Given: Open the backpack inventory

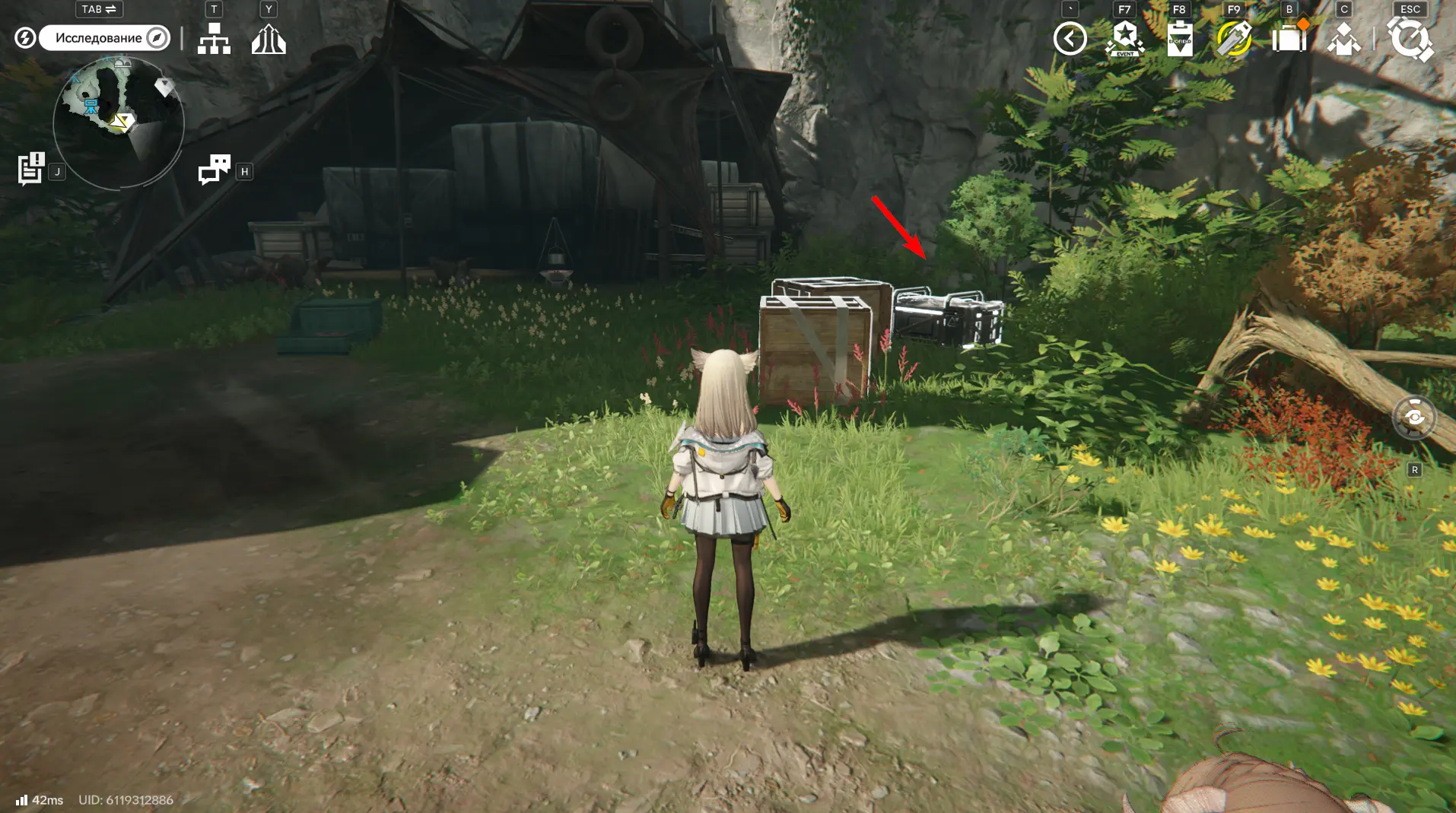Looking at the screenshot, I should 1289,39.
